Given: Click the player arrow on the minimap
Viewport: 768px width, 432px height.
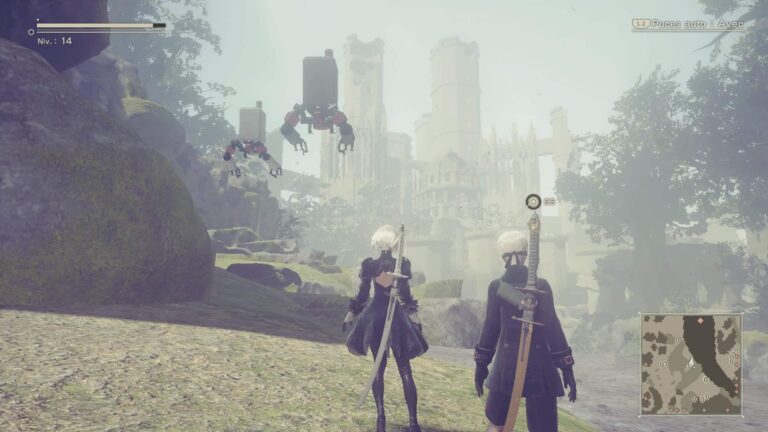Looking at the screenshot, I should coord(691,362).
